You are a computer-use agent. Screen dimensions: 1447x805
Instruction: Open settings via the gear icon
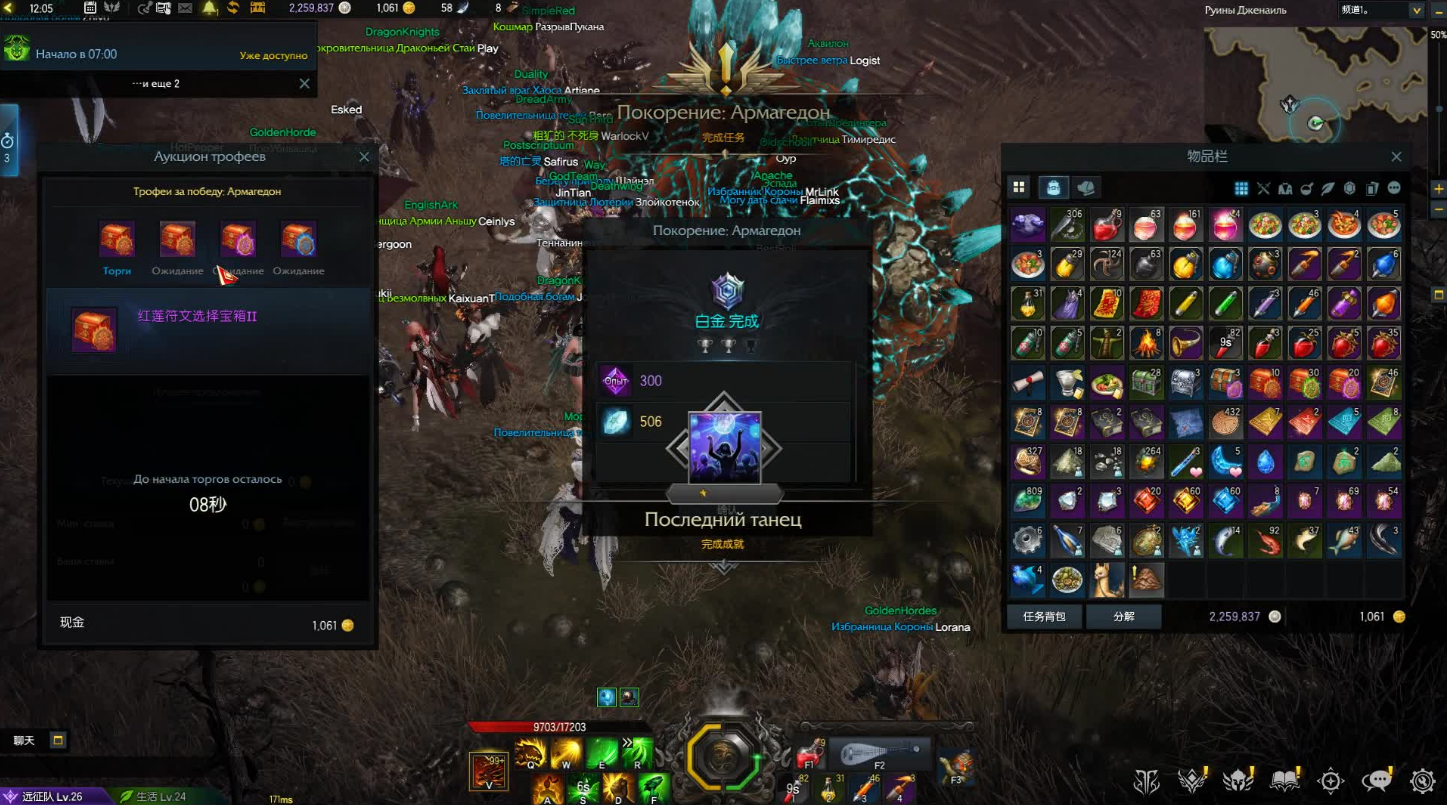click(1423, 781)
